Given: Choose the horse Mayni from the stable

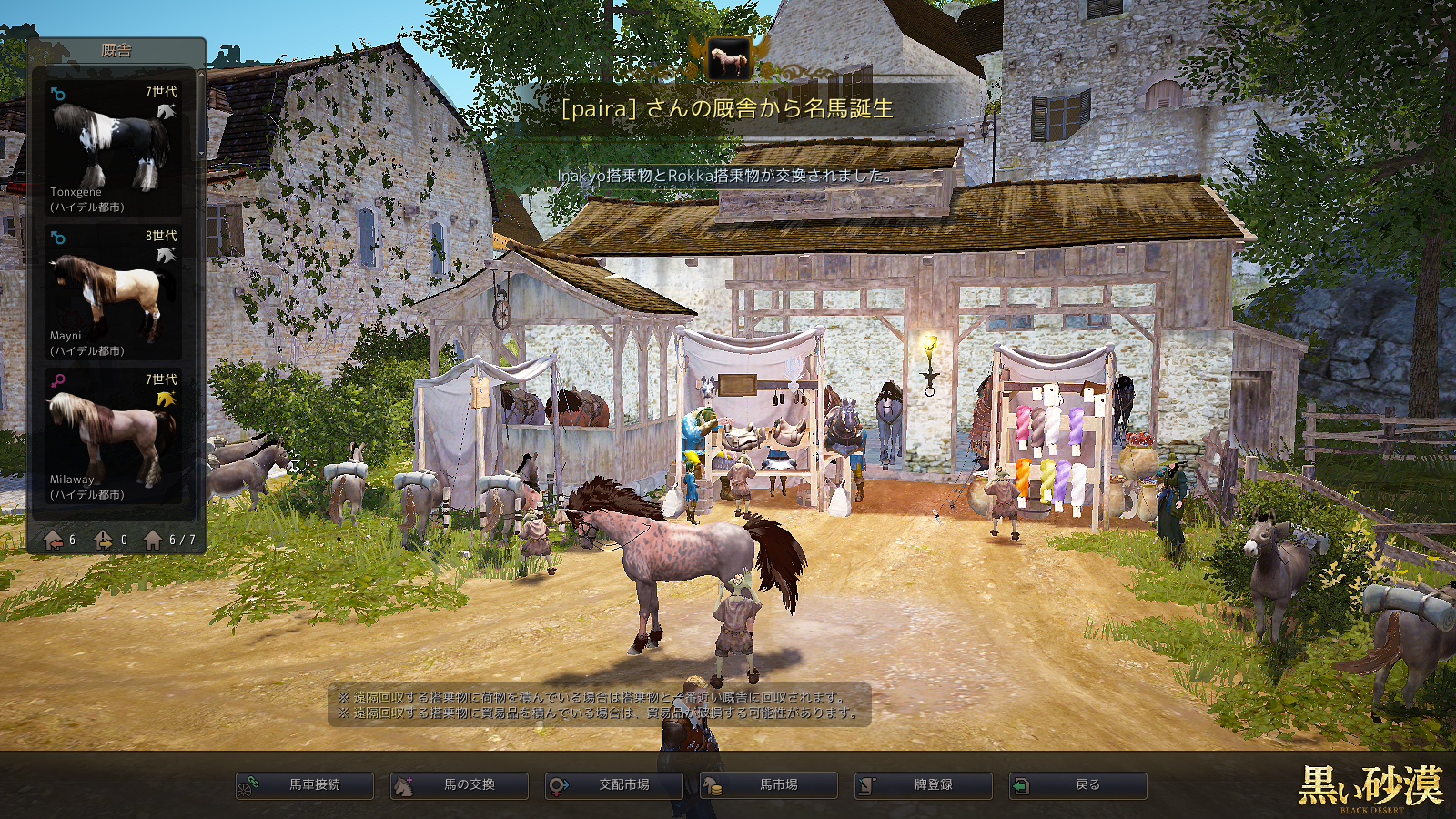Looking at the screenshot, I should click(114, 293).
